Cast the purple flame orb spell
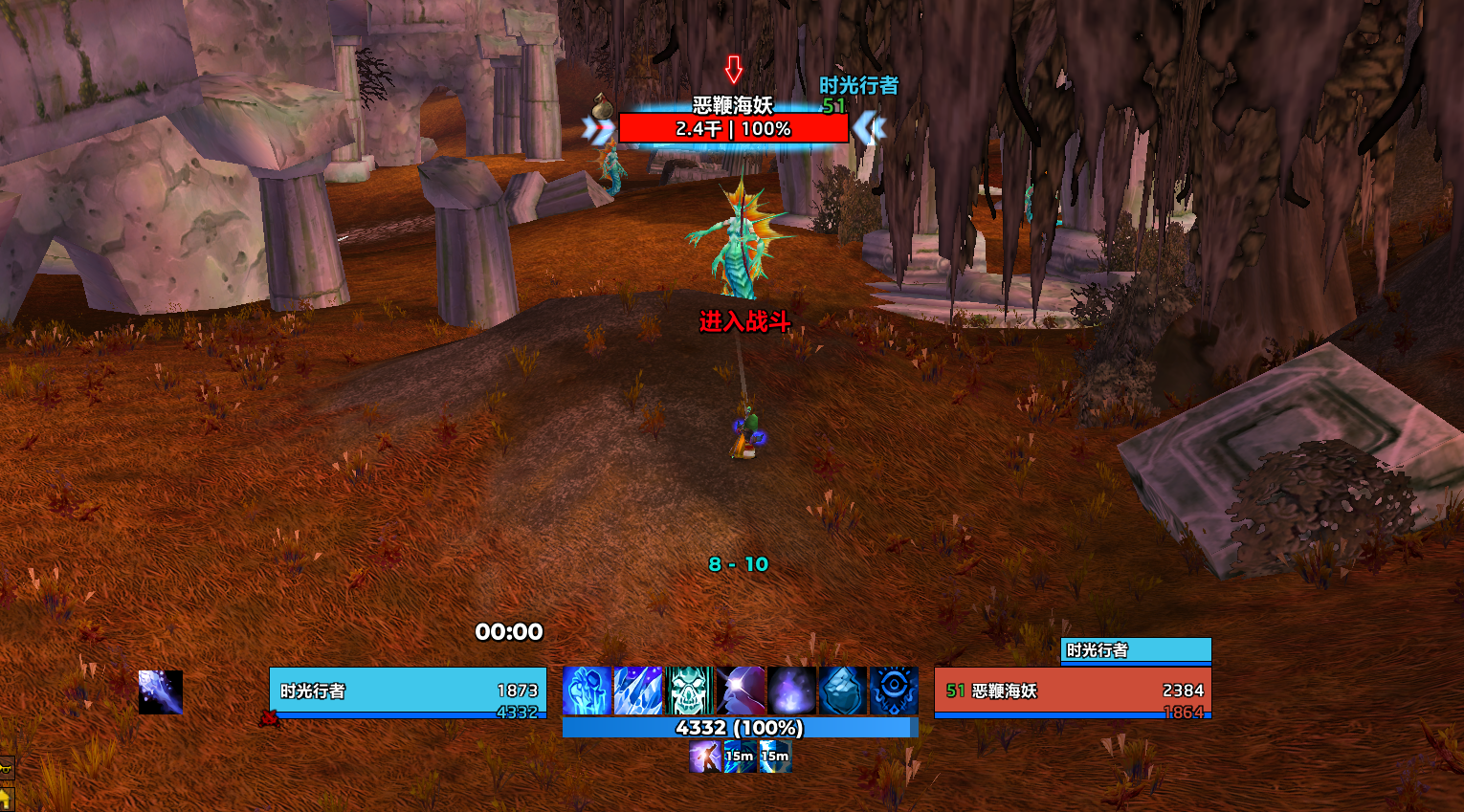Viewport: 1464px width, 812px height. pos(791,691)
